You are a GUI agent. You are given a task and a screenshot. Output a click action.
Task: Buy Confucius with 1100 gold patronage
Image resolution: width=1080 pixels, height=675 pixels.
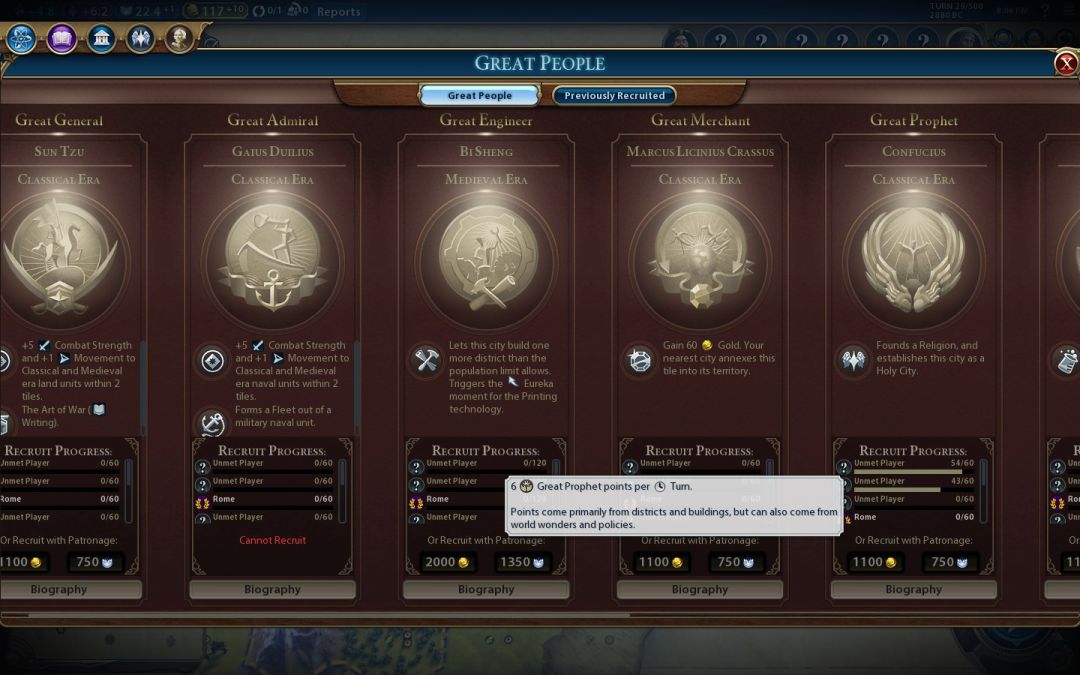tap(875, 562)
